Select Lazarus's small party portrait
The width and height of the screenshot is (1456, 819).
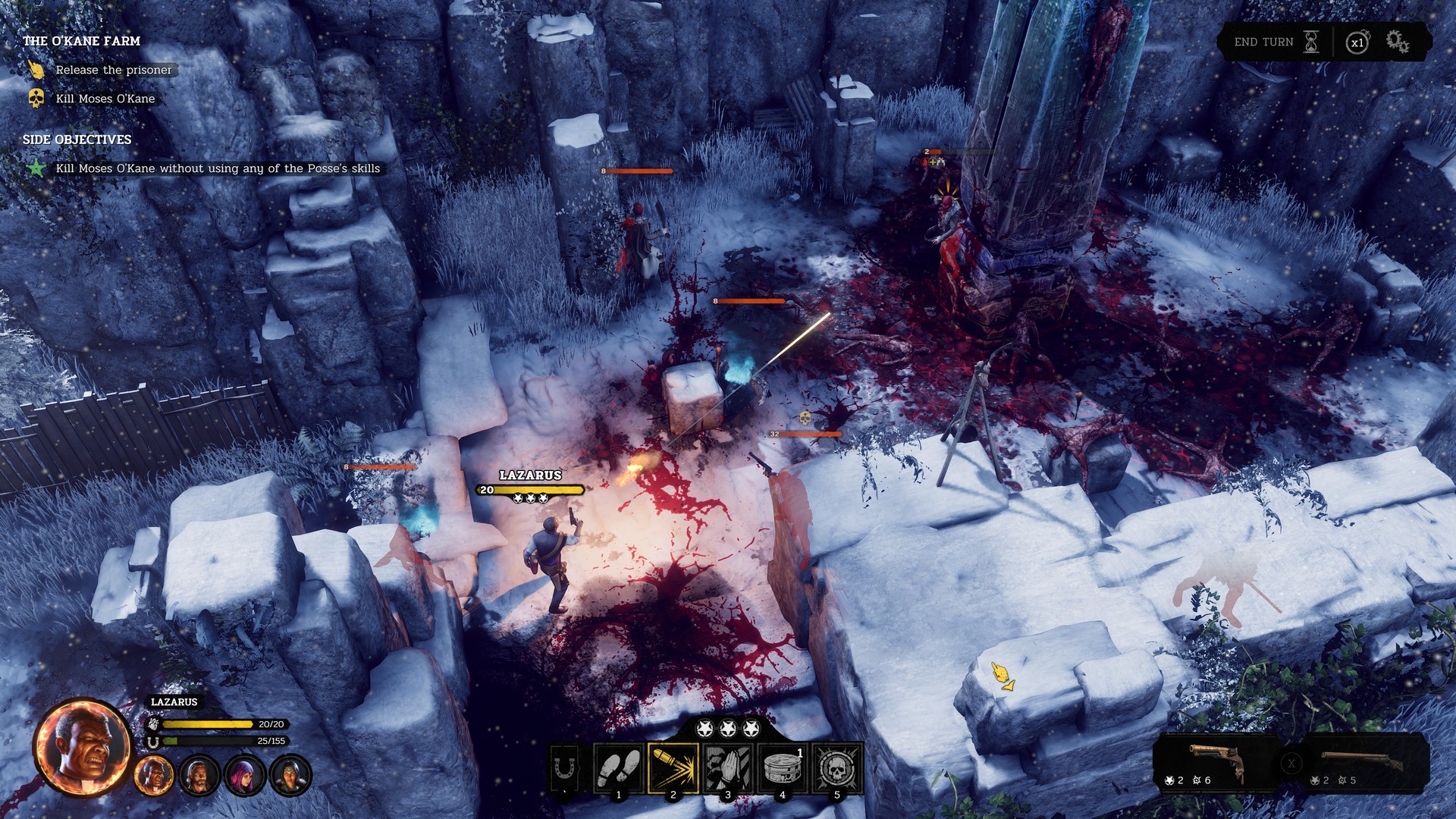[154, 776]
